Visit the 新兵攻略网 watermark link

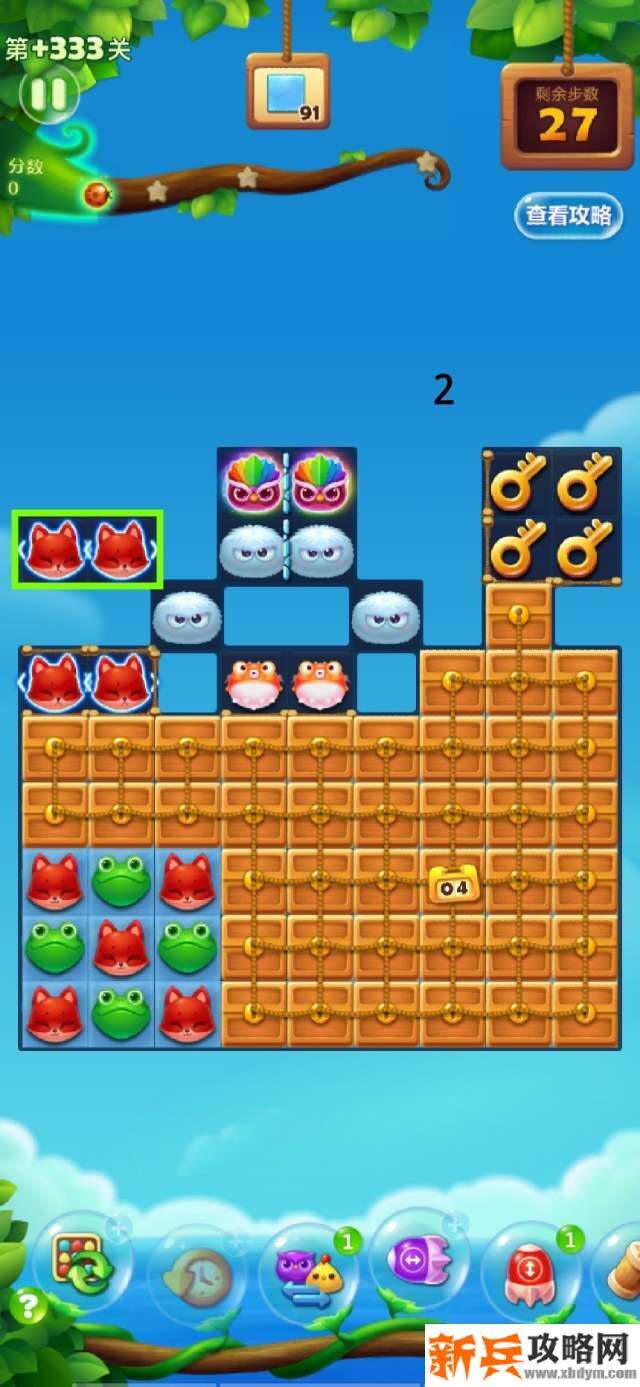(530, 1357)
